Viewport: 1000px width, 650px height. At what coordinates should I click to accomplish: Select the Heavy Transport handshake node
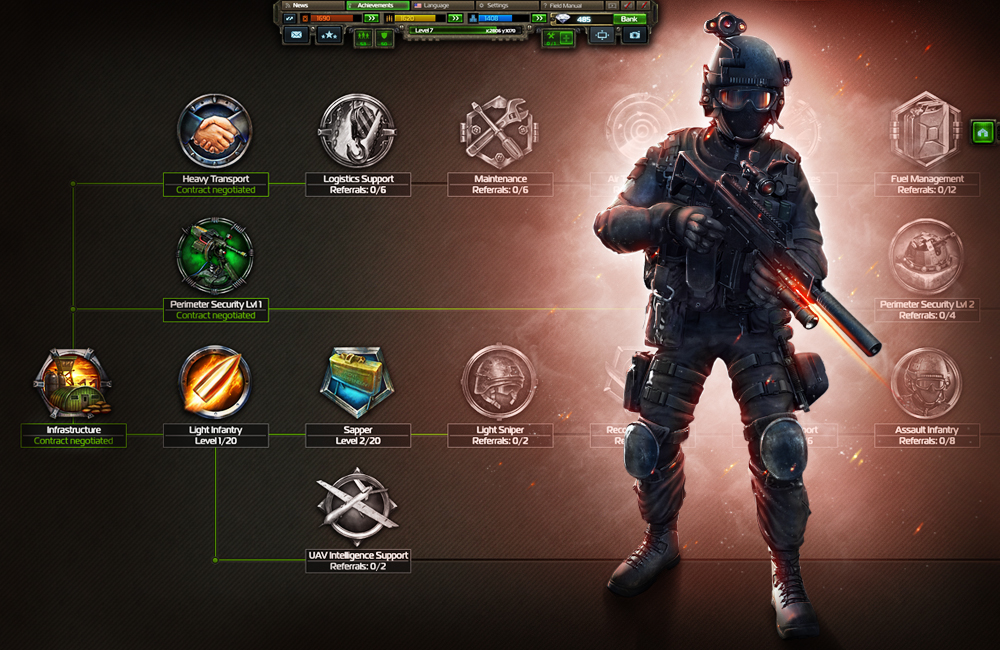(215, 132)
